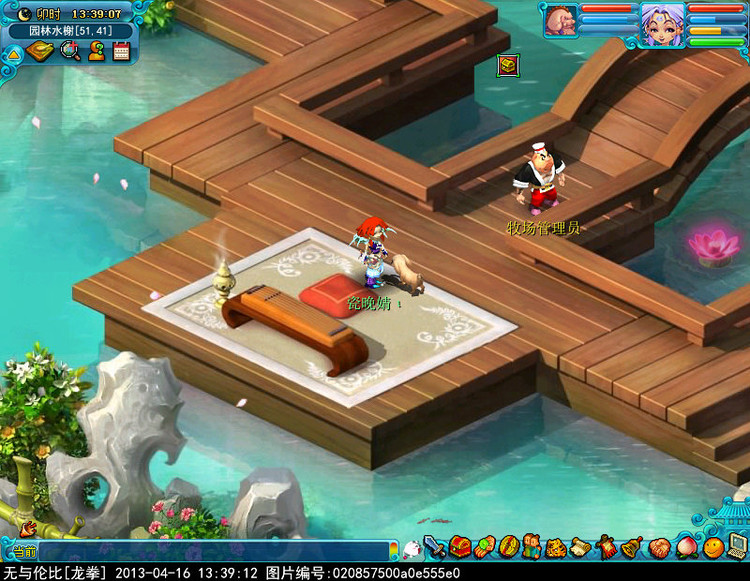The width and height of the screenshot is (750, 581).
Task: Open the golden treasure chest icon
Action: pos(508,65)
